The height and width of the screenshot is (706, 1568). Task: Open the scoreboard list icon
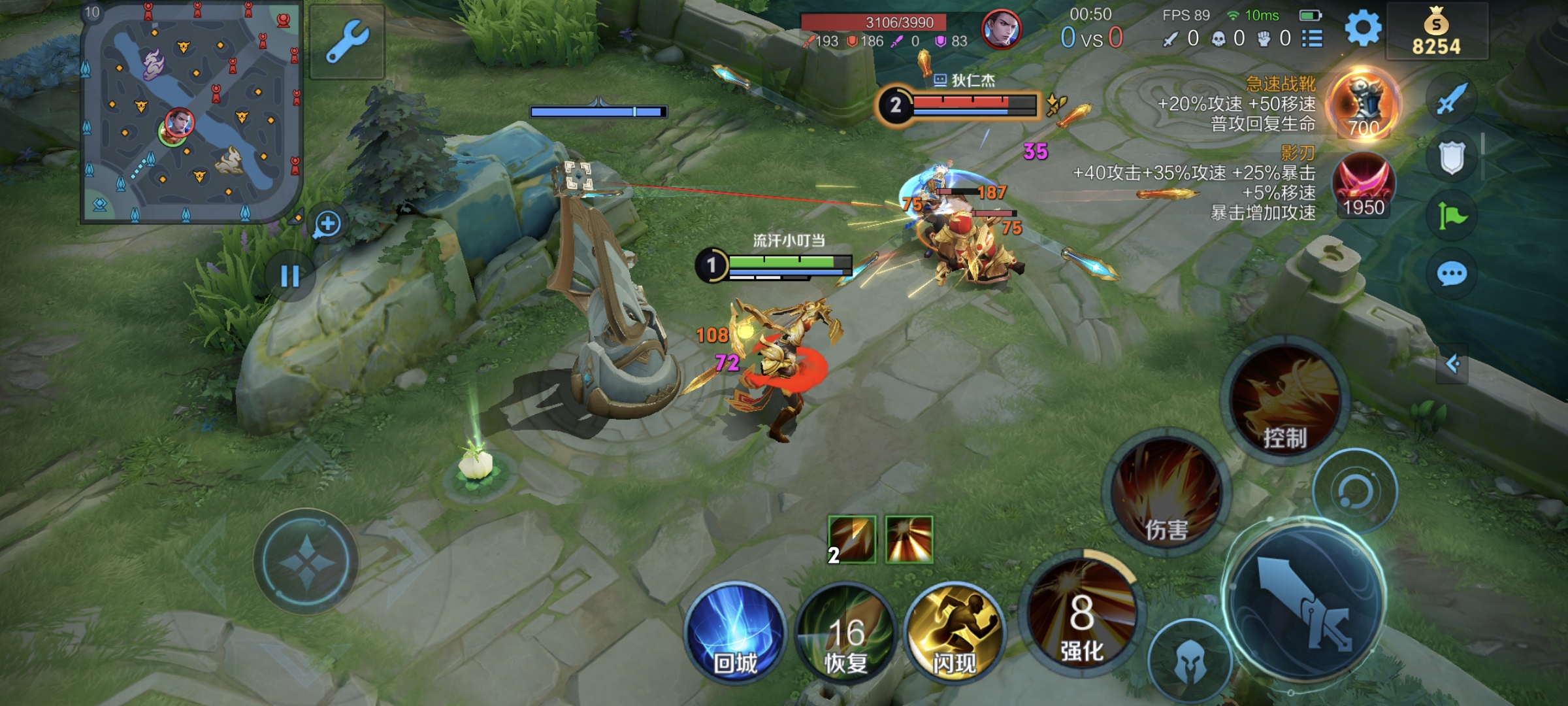coord(1312,39)
